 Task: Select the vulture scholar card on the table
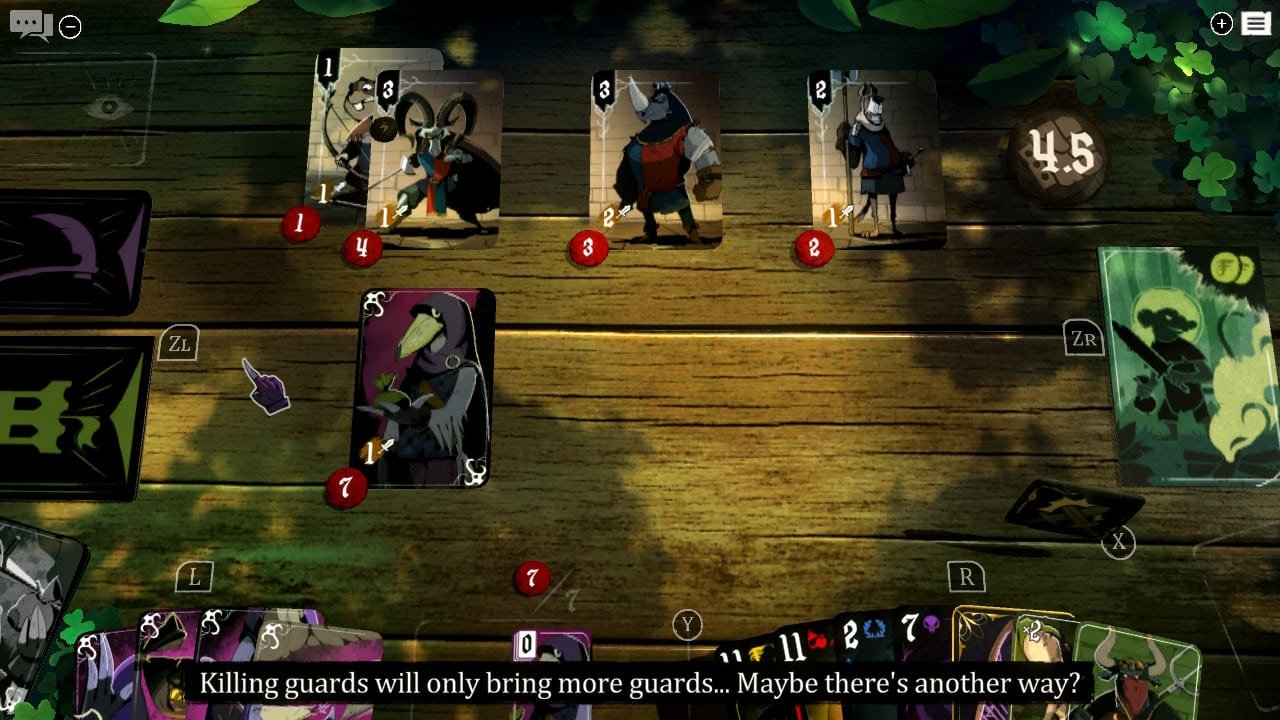point(425,390)
